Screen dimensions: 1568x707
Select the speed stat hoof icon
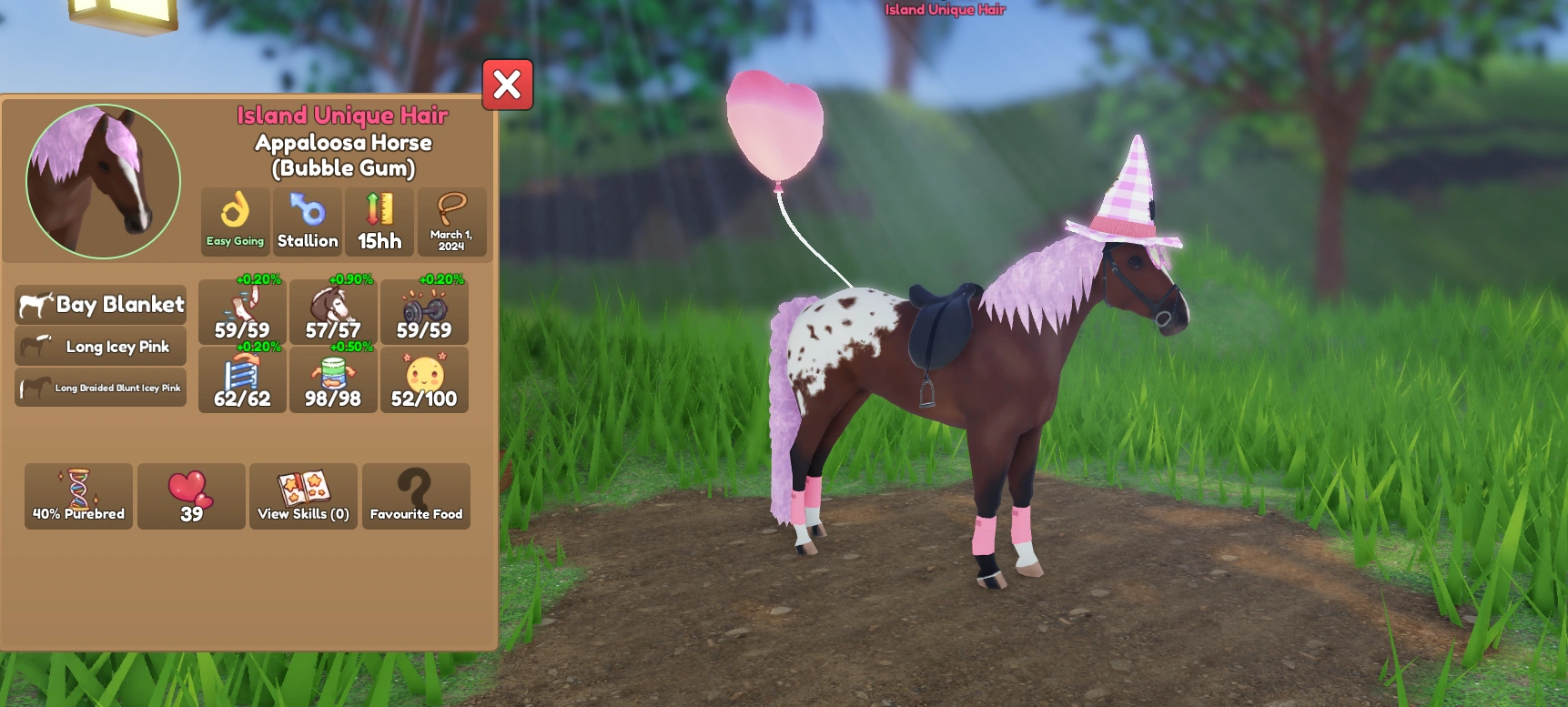tap(241, 309)
